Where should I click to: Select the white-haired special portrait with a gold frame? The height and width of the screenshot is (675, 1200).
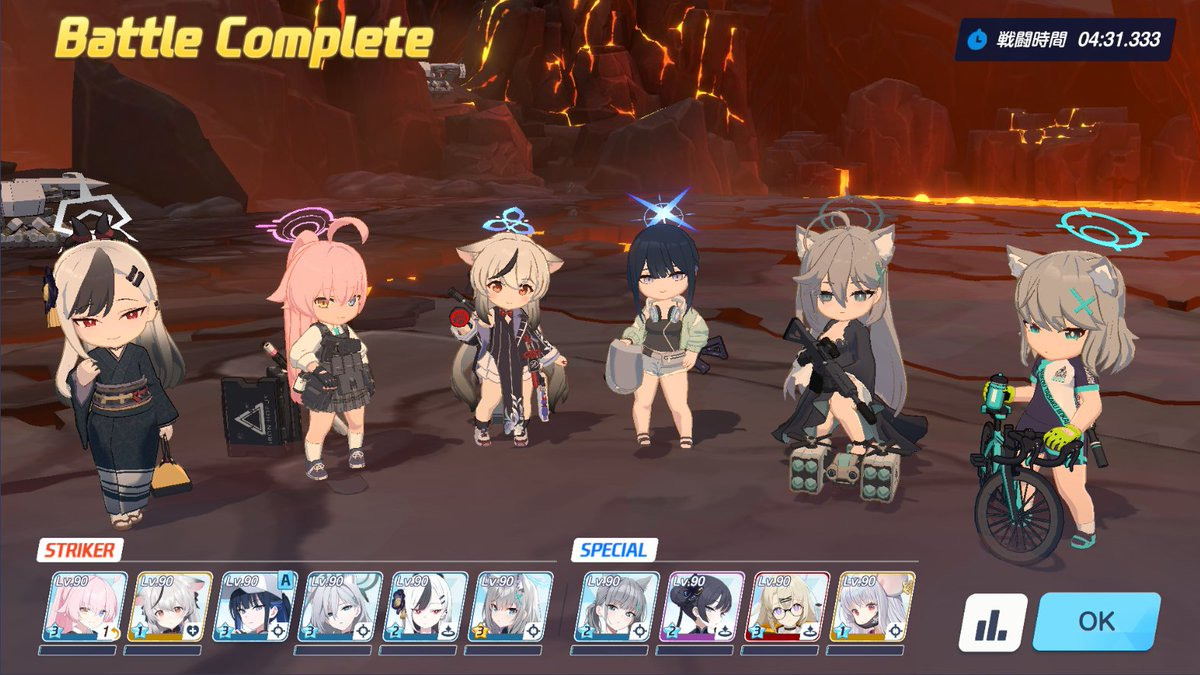point(875,606)
